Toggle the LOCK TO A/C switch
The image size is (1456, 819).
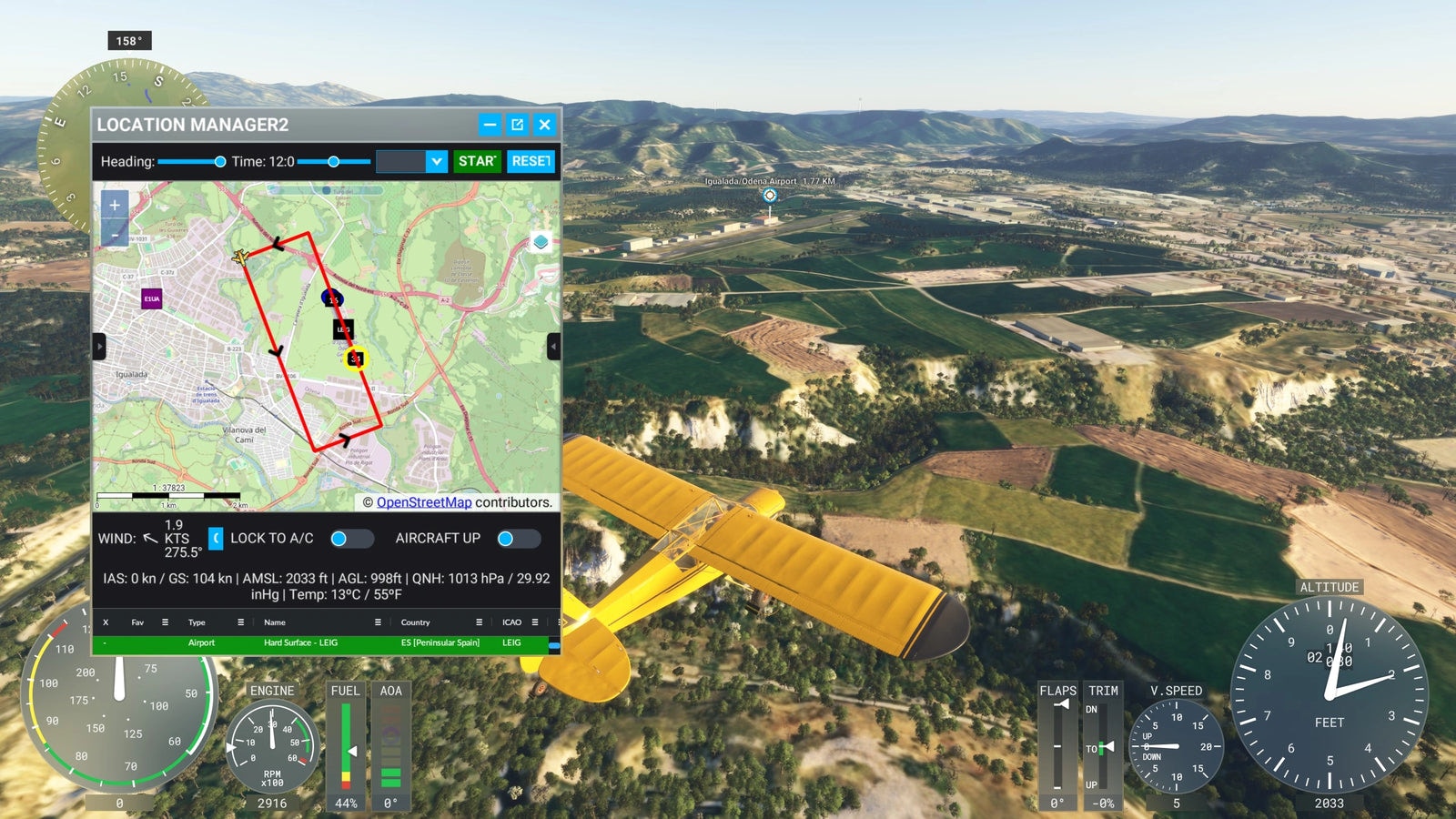[x=350, y=539]
